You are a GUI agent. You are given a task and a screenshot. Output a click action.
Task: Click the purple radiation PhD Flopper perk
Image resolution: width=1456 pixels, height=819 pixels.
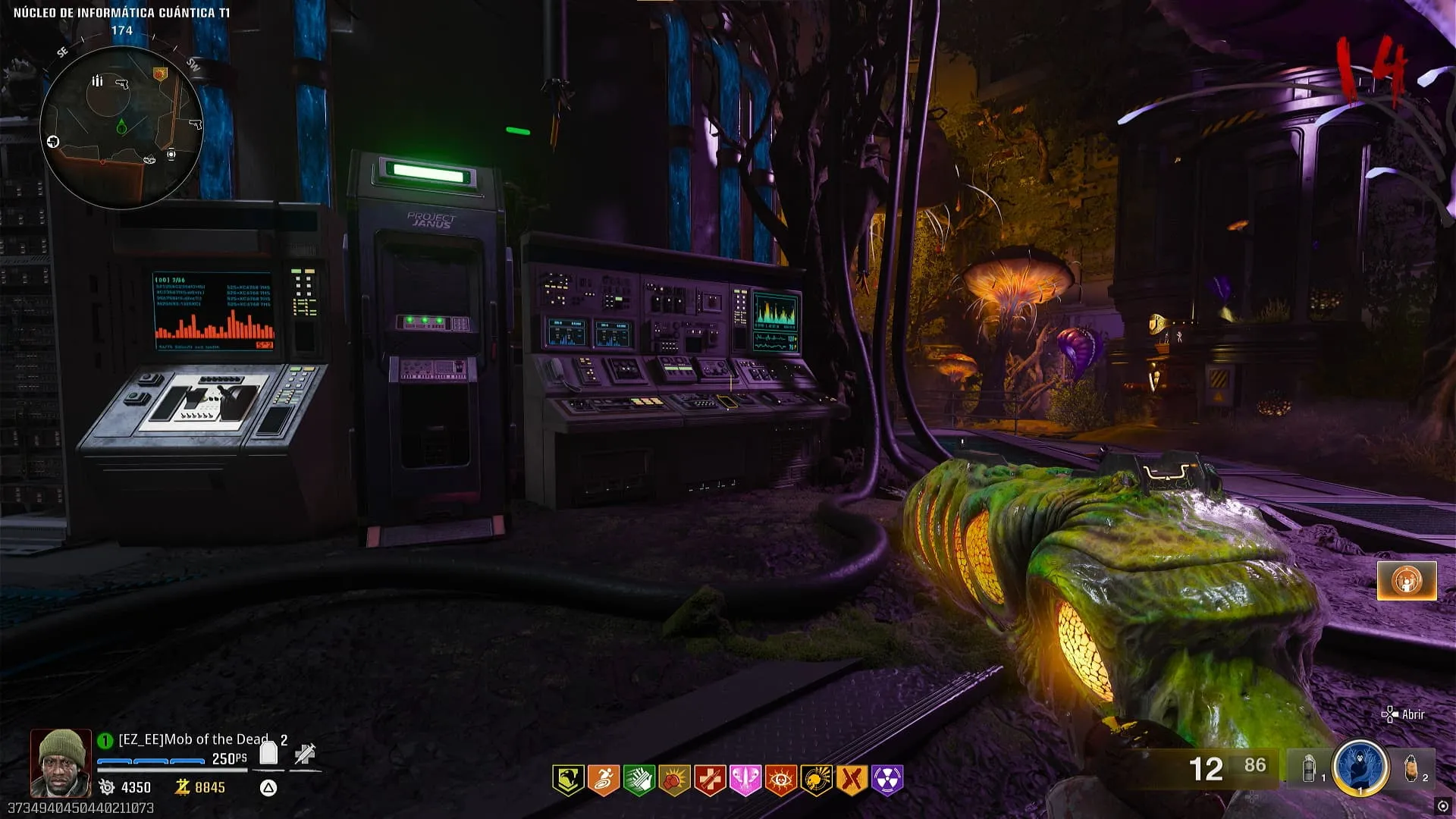pos(887,780)
